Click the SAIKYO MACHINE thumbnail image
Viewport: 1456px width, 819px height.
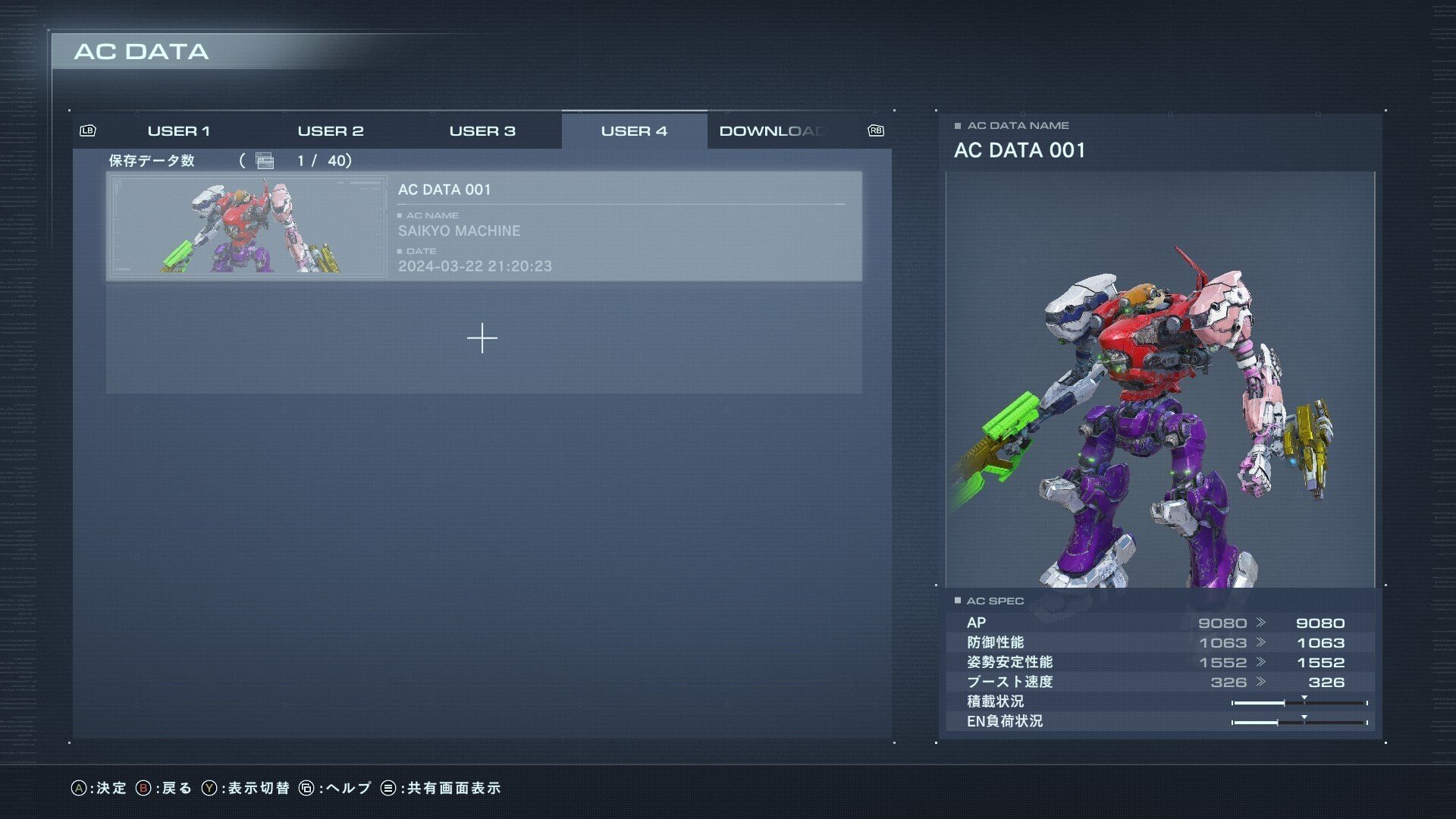click(x=248, y=227)
